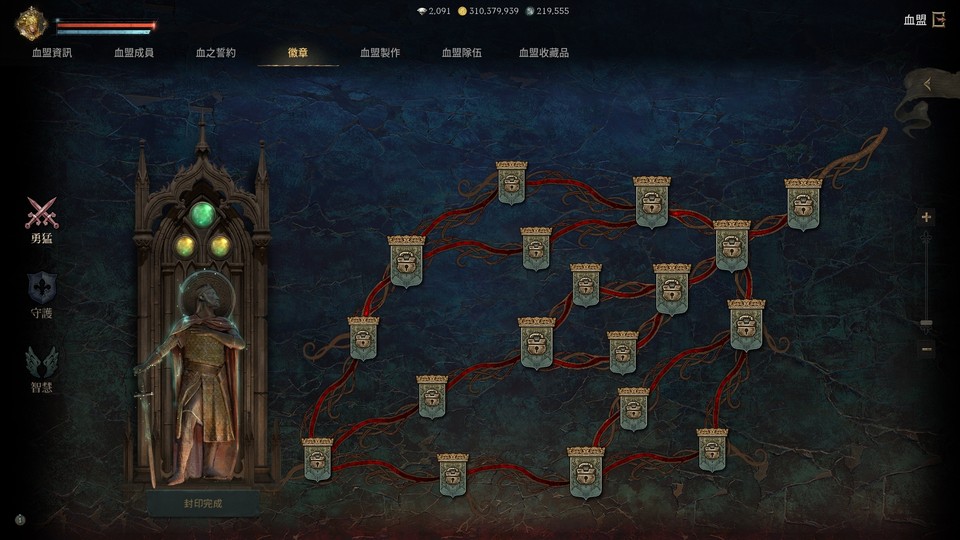The width and height of the screenshot is (960, 540).
Task: Open the 血盟收藏品 tab
Action: pyautogui.click(x=544, y=52)
